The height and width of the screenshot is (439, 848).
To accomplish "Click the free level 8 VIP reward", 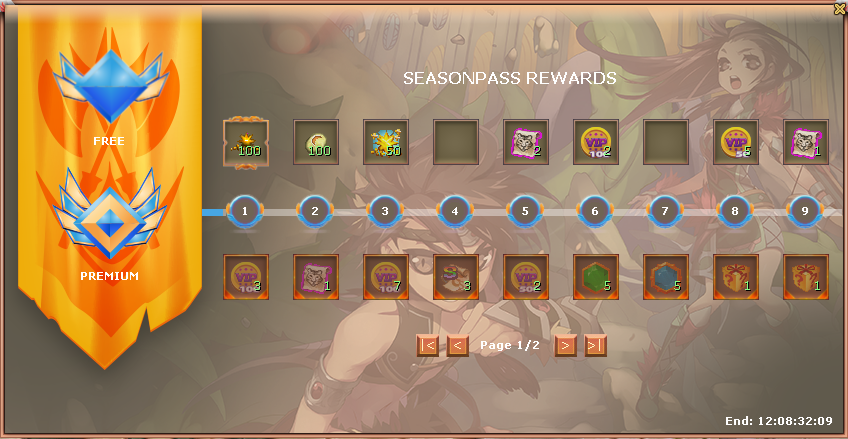I will [736, 142].
